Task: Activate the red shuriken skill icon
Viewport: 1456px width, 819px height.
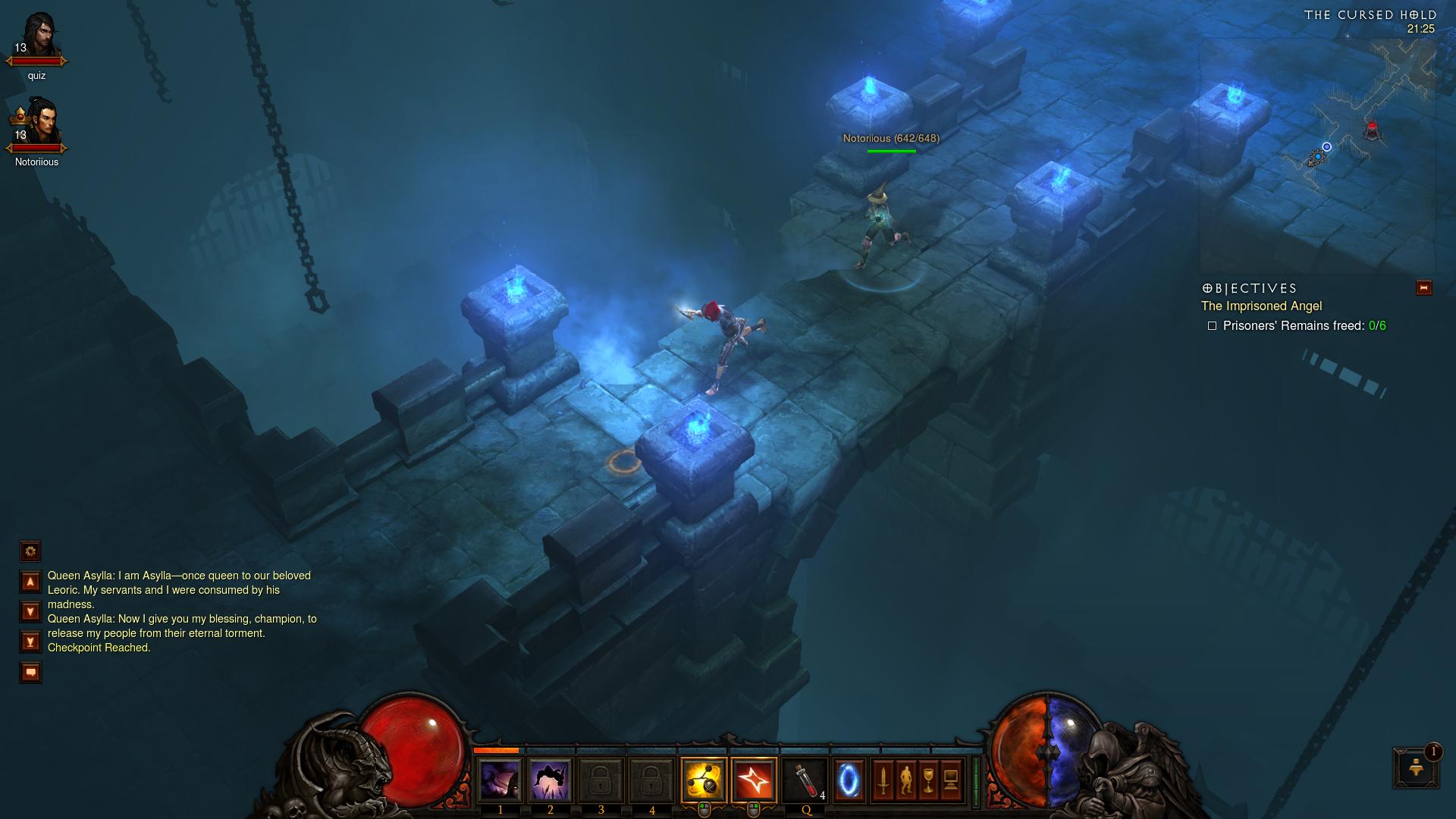Action: point(754,780)
